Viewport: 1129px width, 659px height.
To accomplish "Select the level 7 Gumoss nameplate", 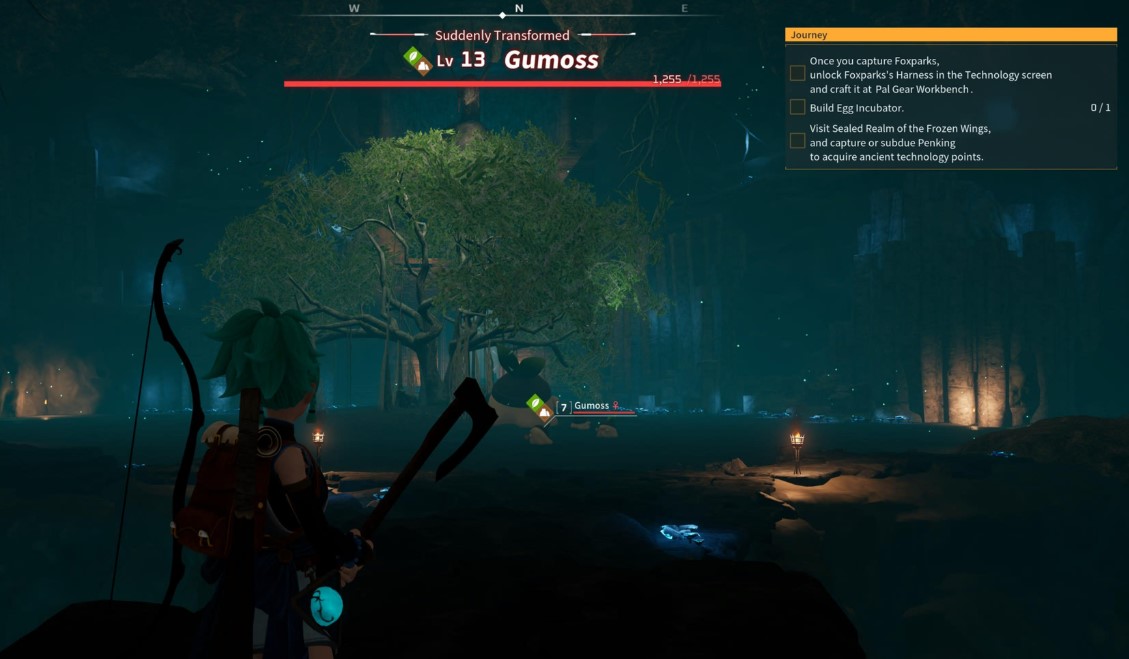I will (592, 406).
